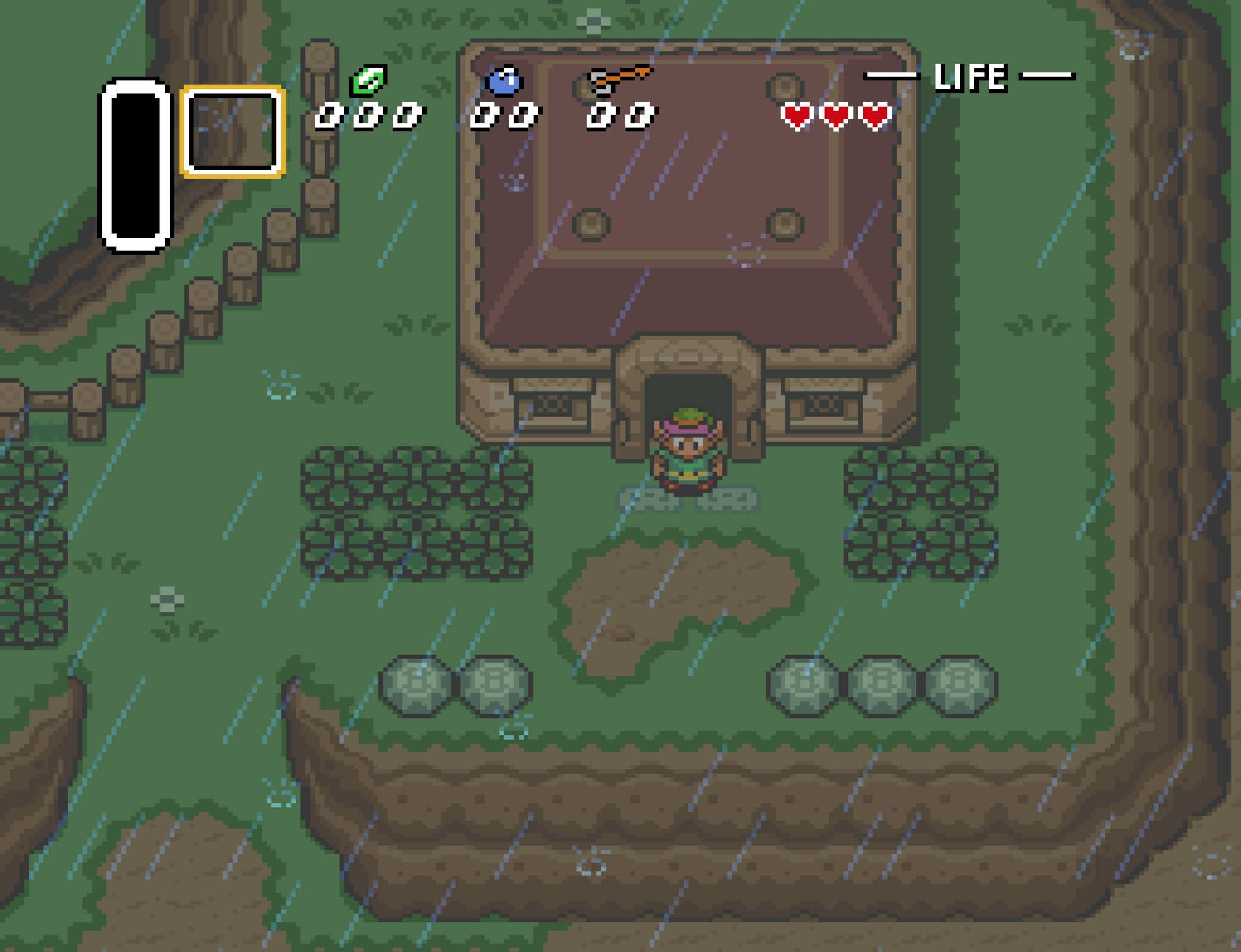The height and width of the screenshot is (952, 1241).
Task: Select the blue bomb counter icon
Action: tap(503, 82)
